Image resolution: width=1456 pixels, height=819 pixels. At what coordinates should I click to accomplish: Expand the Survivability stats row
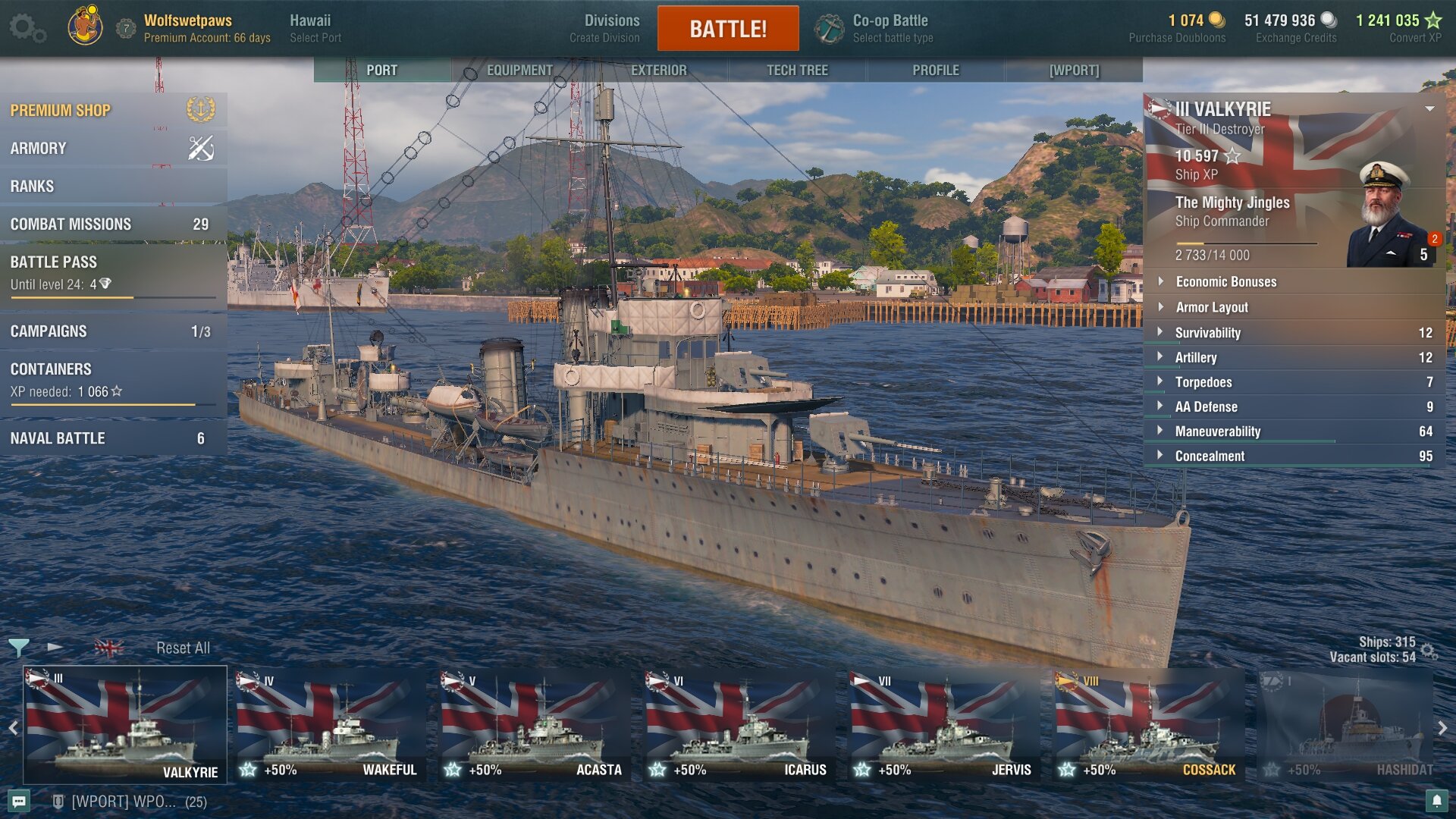(1293, 333)
